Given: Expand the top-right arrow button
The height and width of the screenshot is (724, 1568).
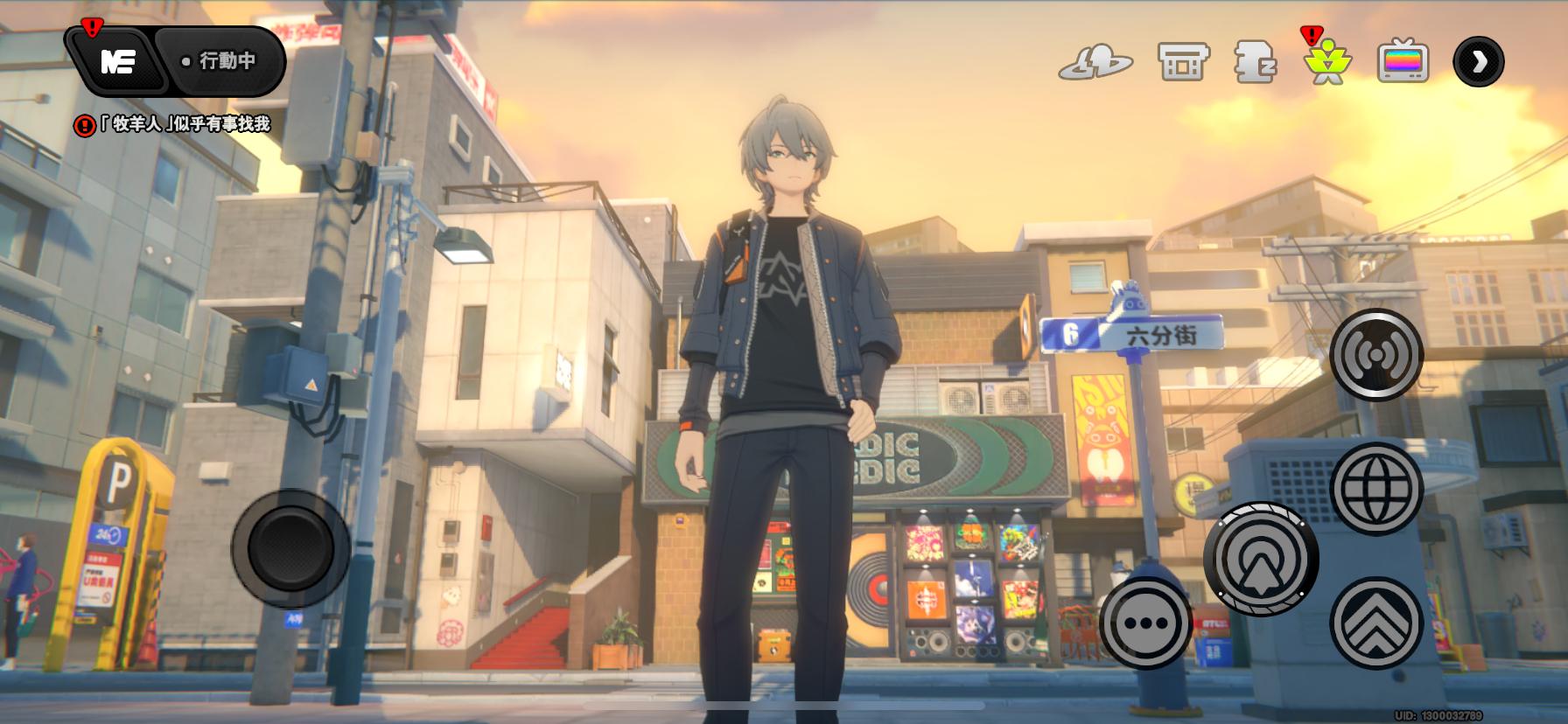Looking at the screenshot, I should point(1479,61).
